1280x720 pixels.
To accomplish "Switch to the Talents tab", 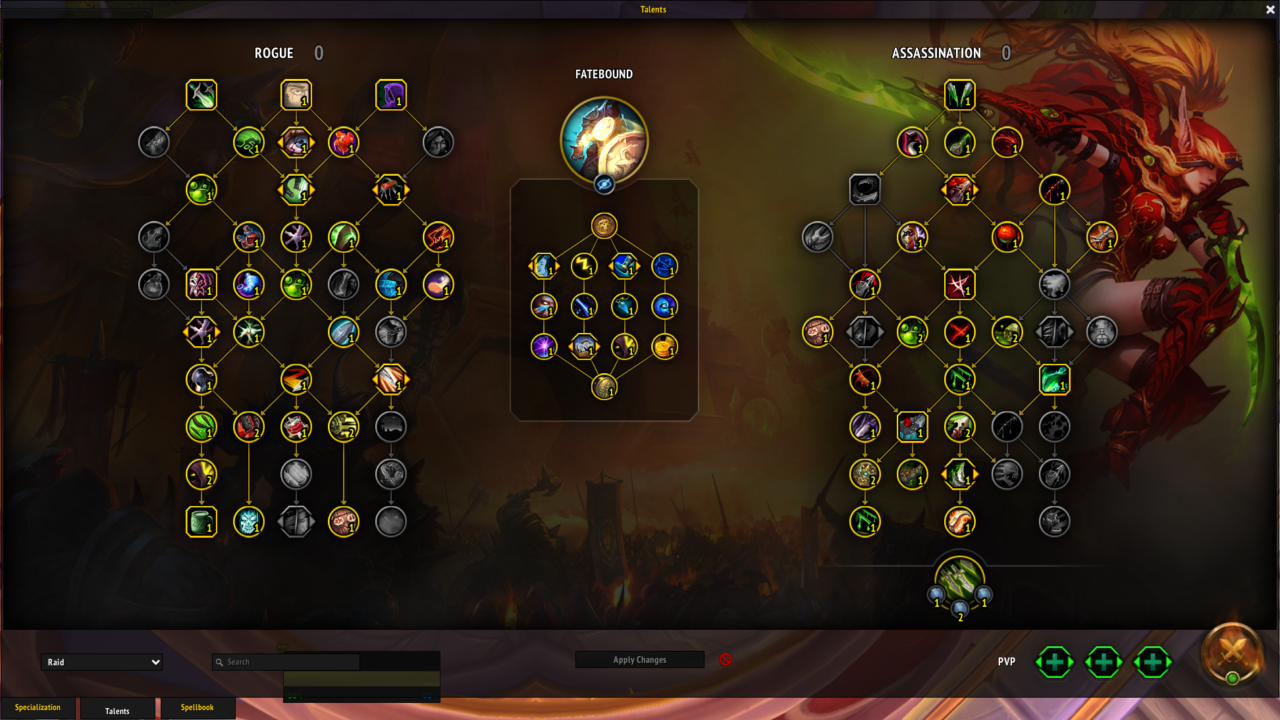I will coord(117,710).
